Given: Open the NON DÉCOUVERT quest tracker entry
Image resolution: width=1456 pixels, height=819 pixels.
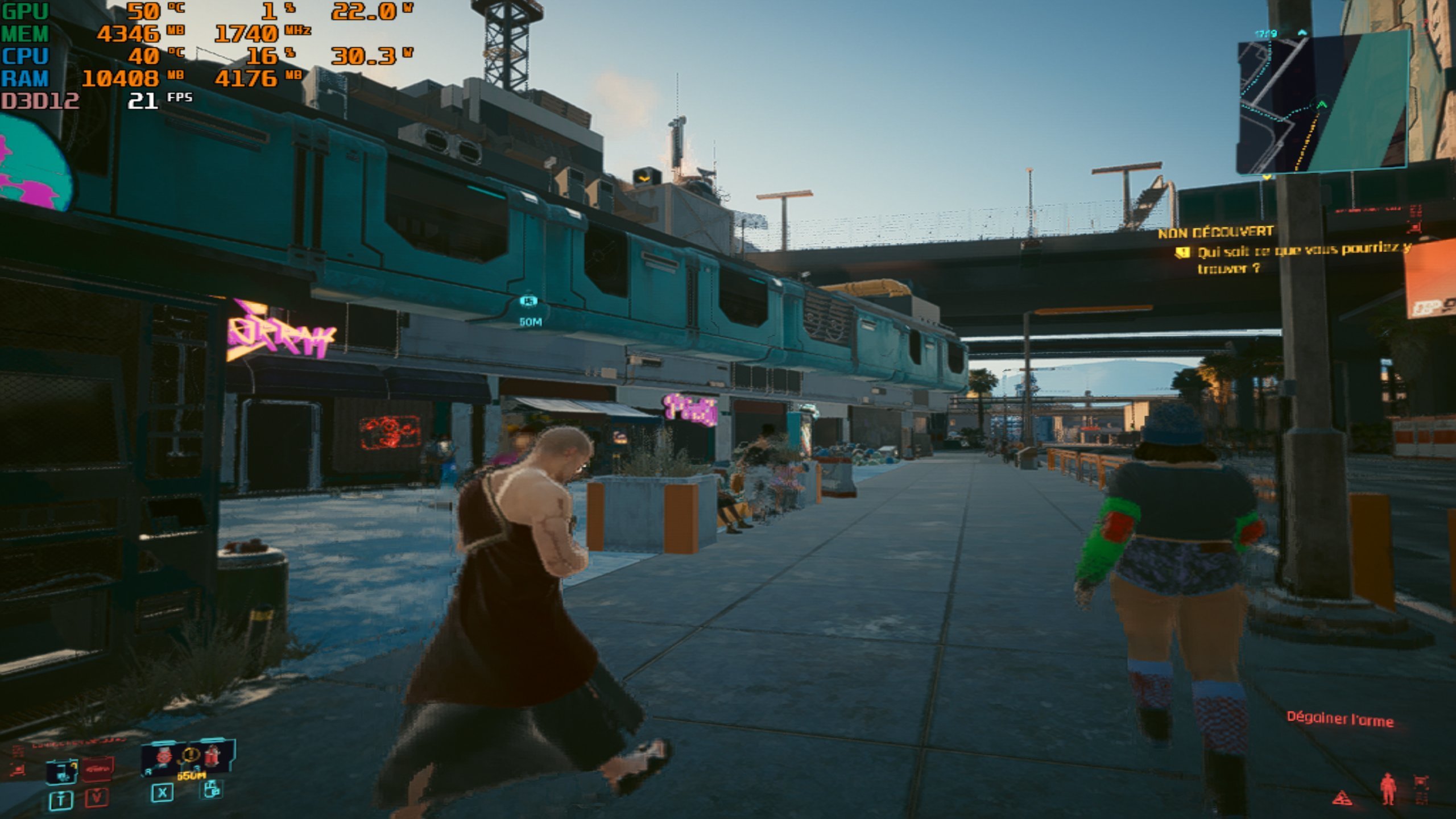Looking at the screenshot, I should (x=1215, y=232).
